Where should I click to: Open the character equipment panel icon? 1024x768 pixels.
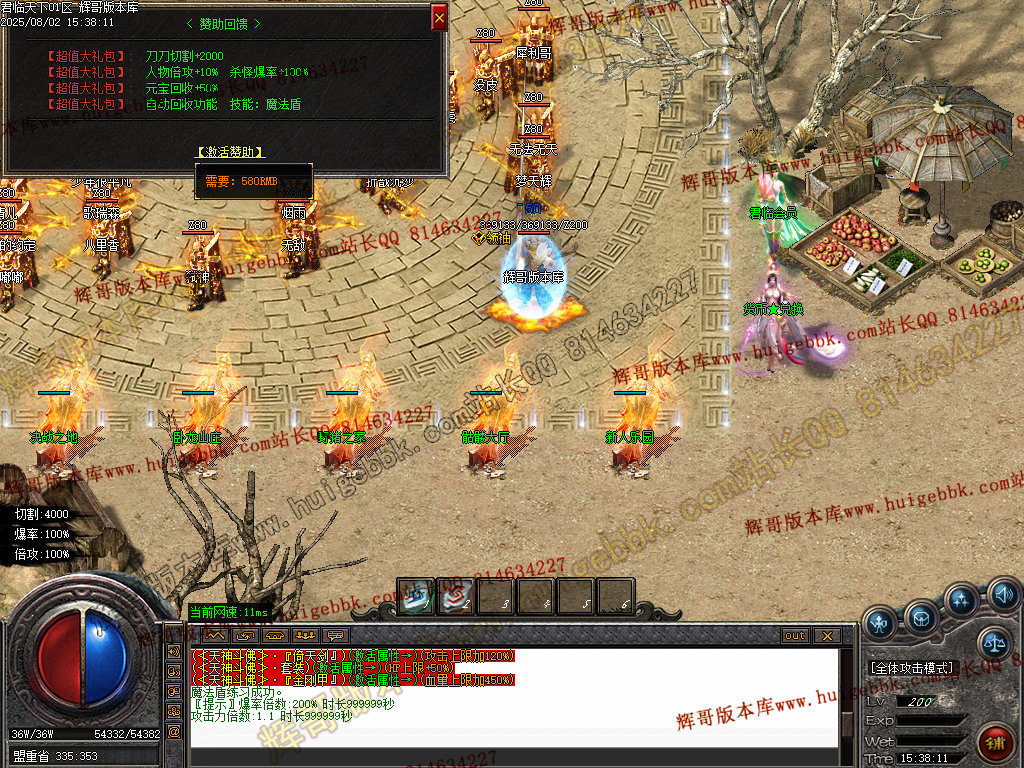tap(880, 623)
